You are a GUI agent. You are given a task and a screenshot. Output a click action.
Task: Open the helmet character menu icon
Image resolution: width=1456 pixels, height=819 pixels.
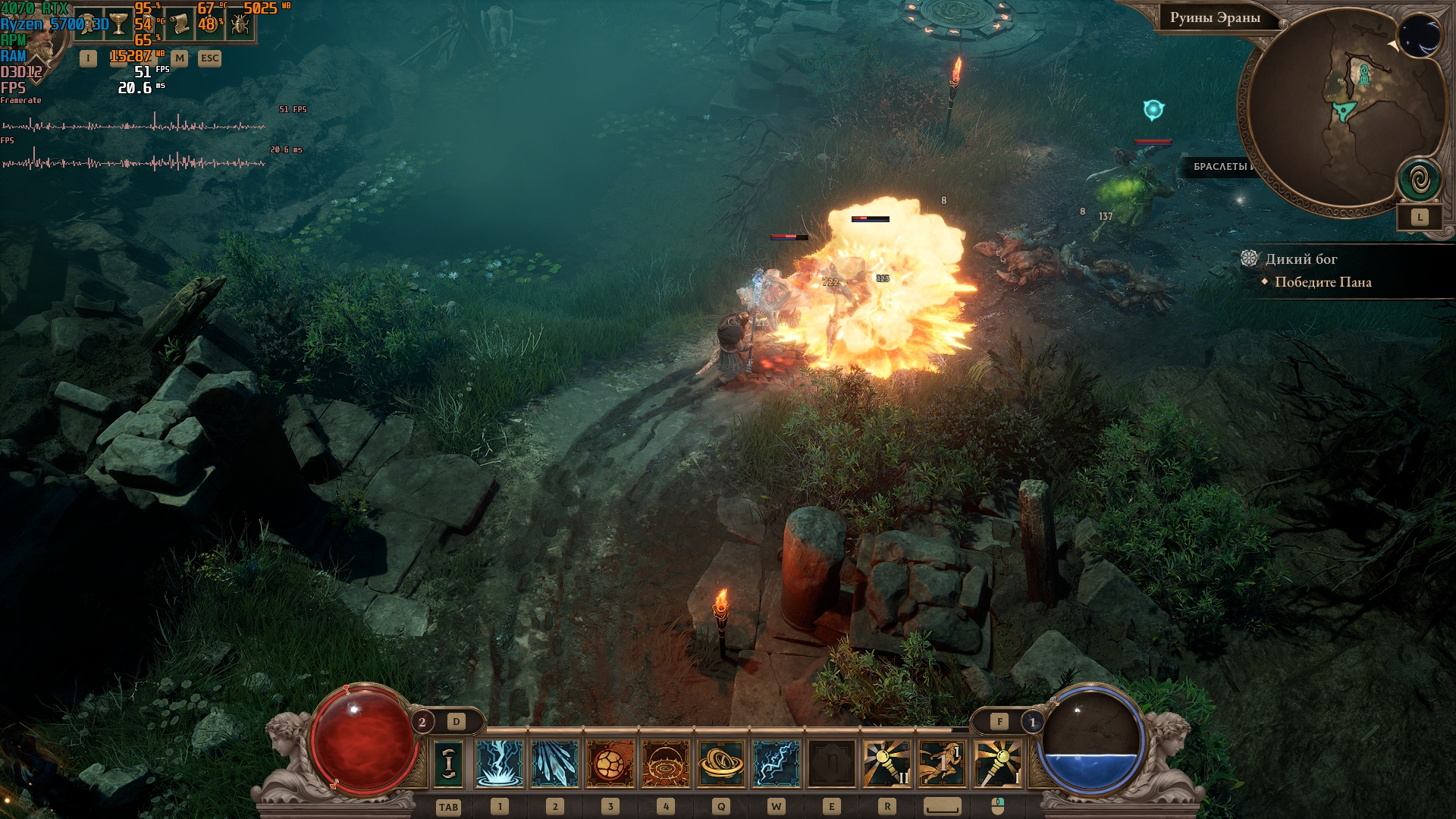(89, 25)
